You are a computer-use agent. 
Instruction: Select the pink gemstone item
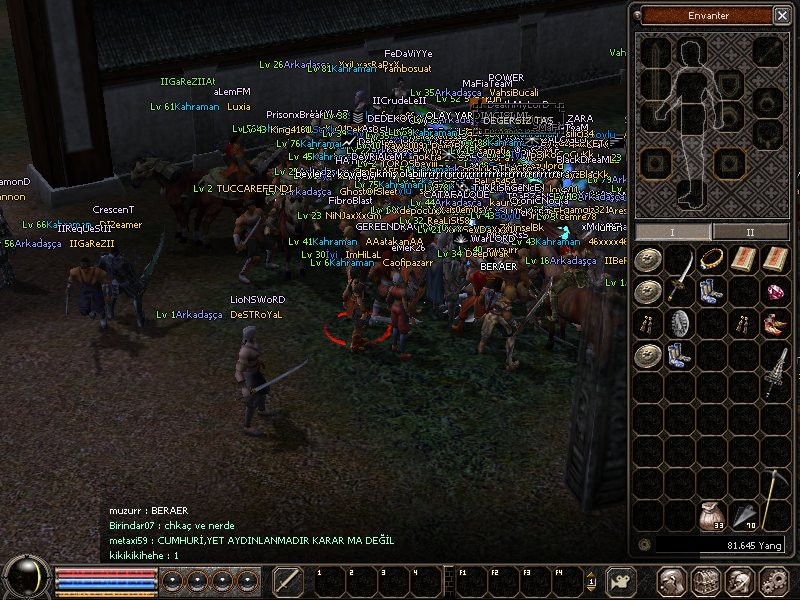pos(775,291)
